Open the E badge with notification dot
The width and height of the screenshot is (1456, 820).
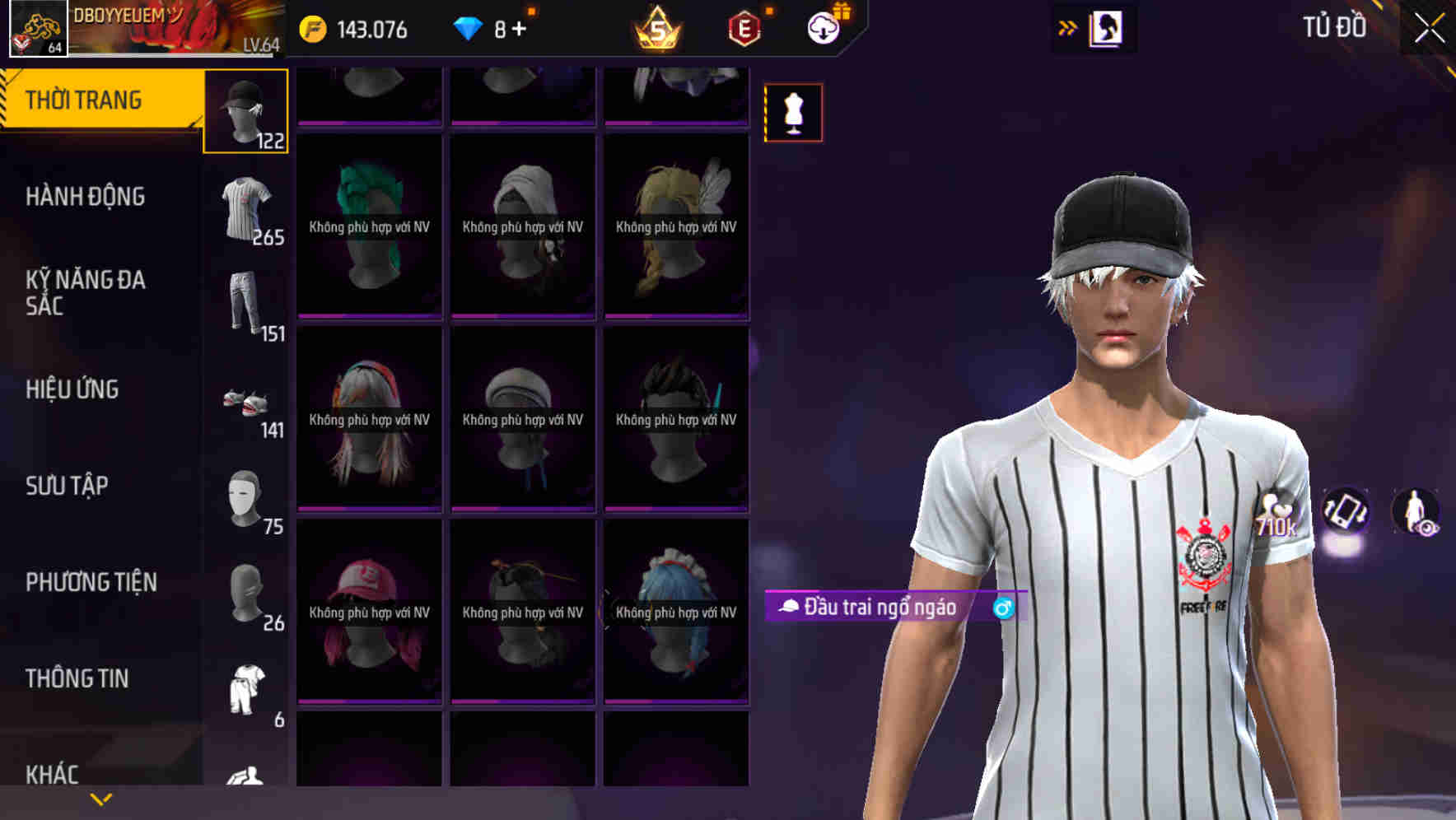(x=741, y=29)
